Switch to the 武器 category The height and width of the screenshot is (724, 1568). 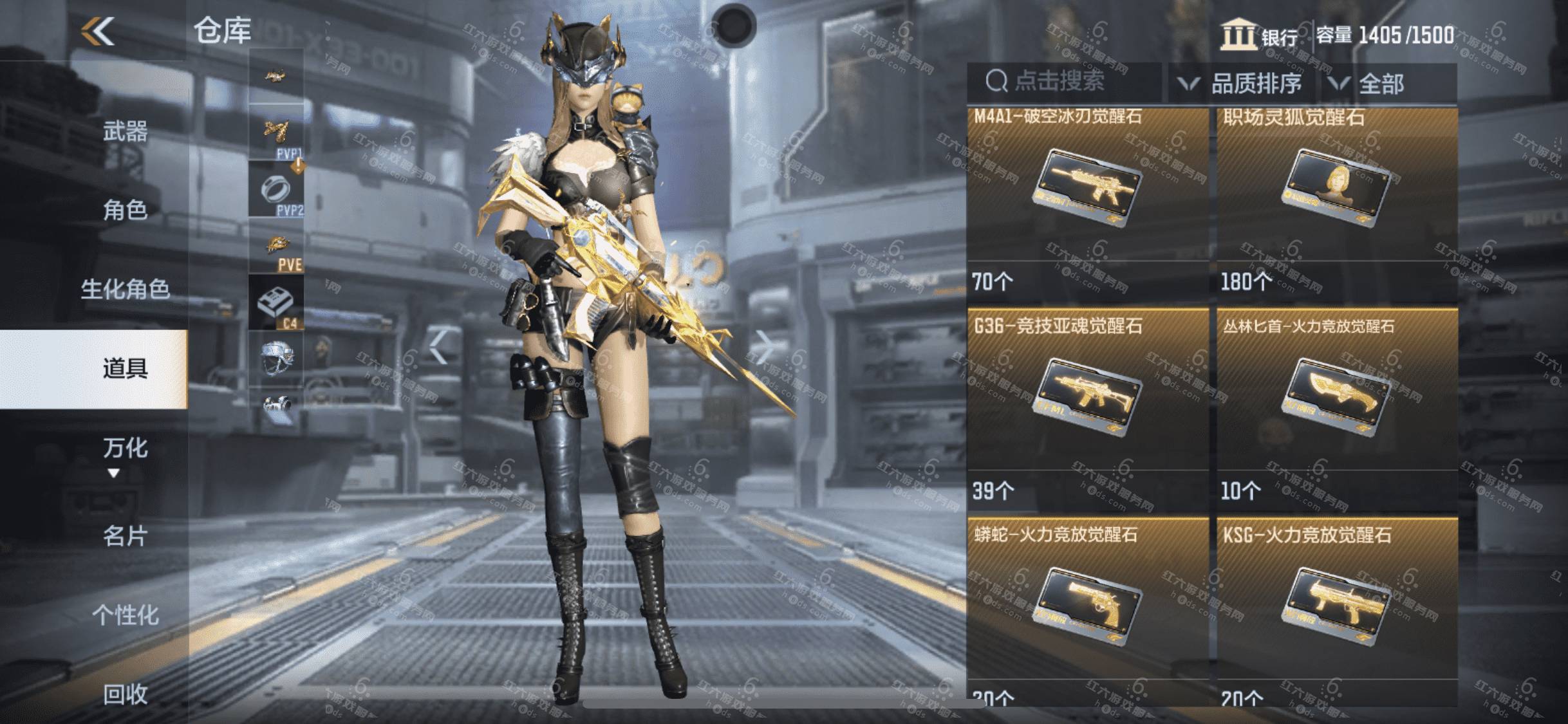[x=125, y=132]
